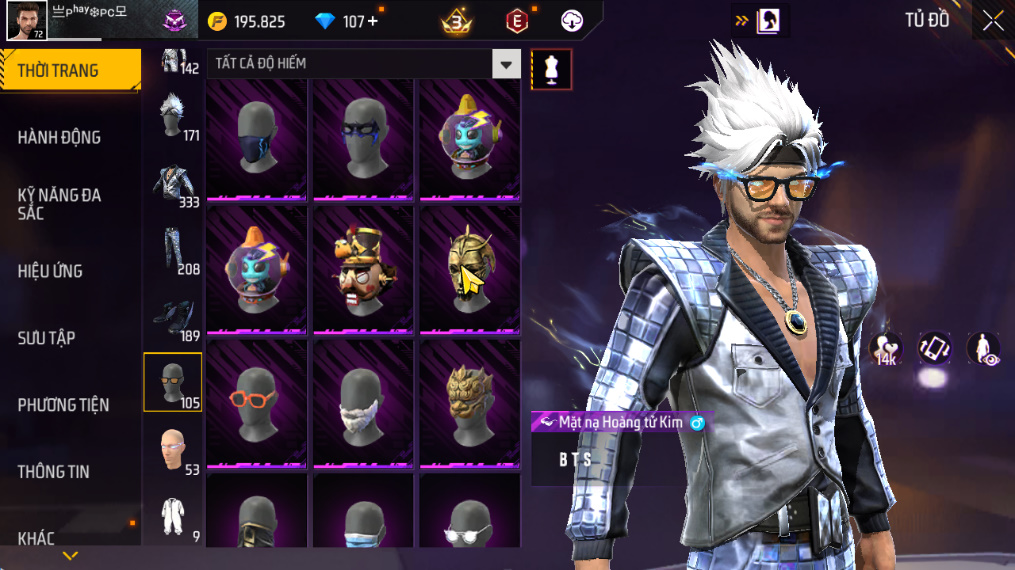This screenshot has height=570, width=1015.
Task: Switch to the Thông Tin tab
Action: coord(53,472)
